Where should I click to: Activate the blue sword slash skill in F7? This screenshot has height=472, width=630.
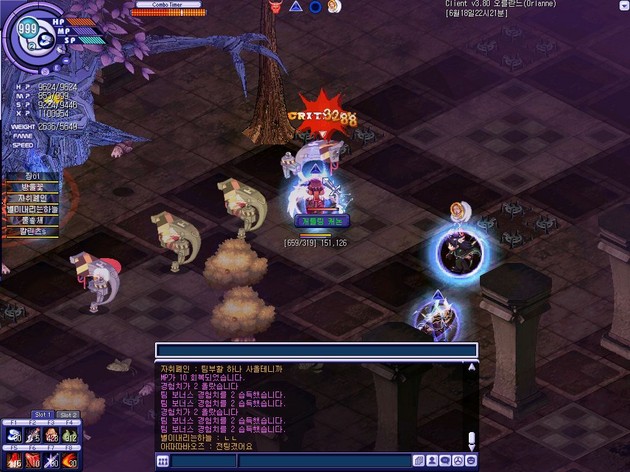(50, 459)
